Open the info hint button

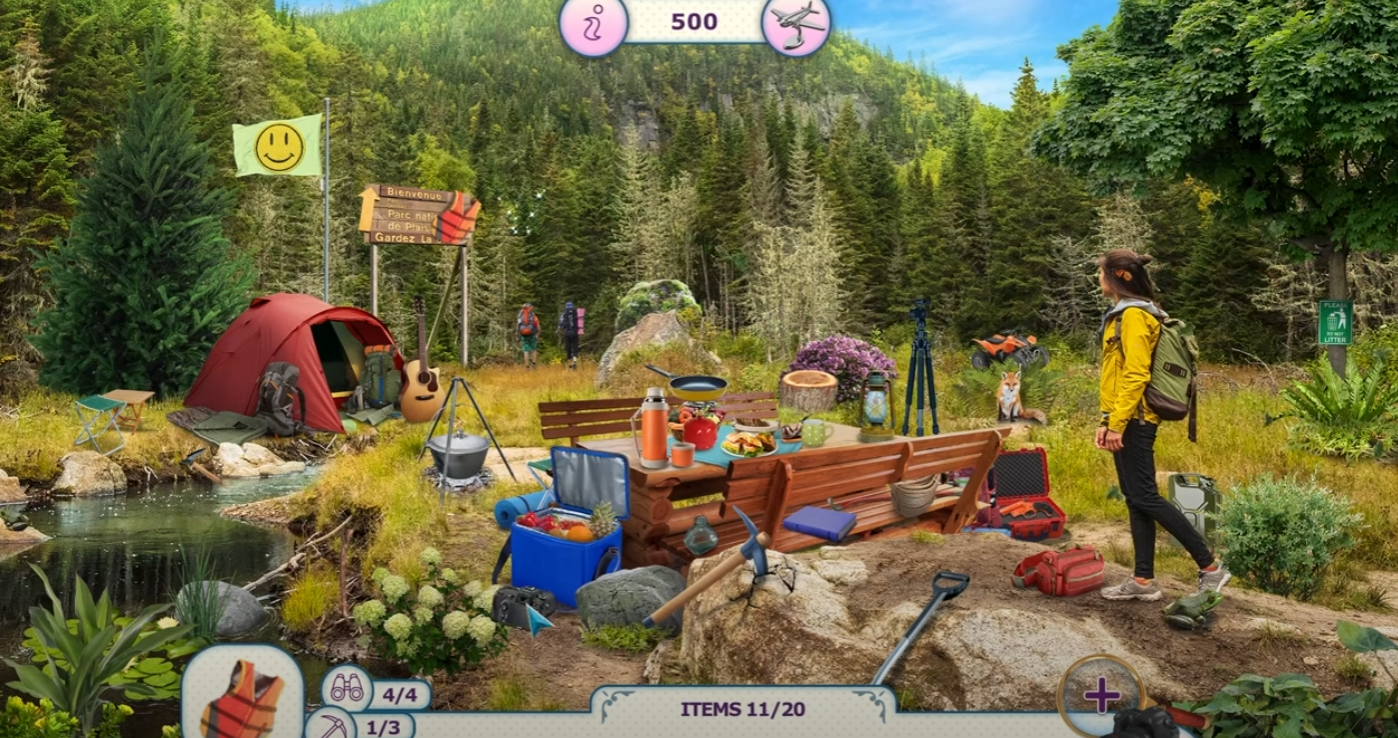click(x=593, y=24)
